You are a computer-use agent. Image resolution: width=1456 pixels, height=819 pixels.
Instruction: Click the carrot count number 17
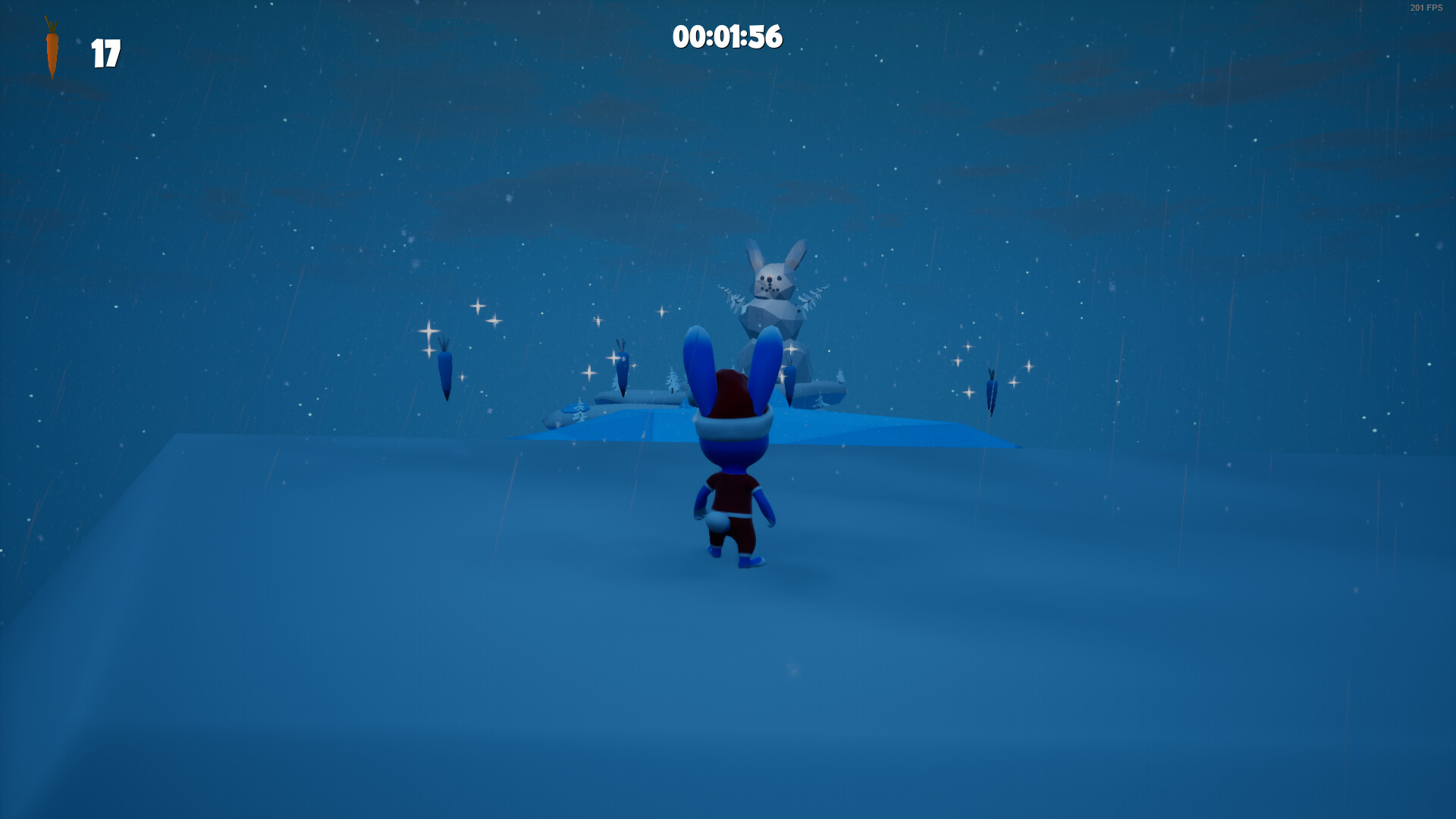pos(105,54)
